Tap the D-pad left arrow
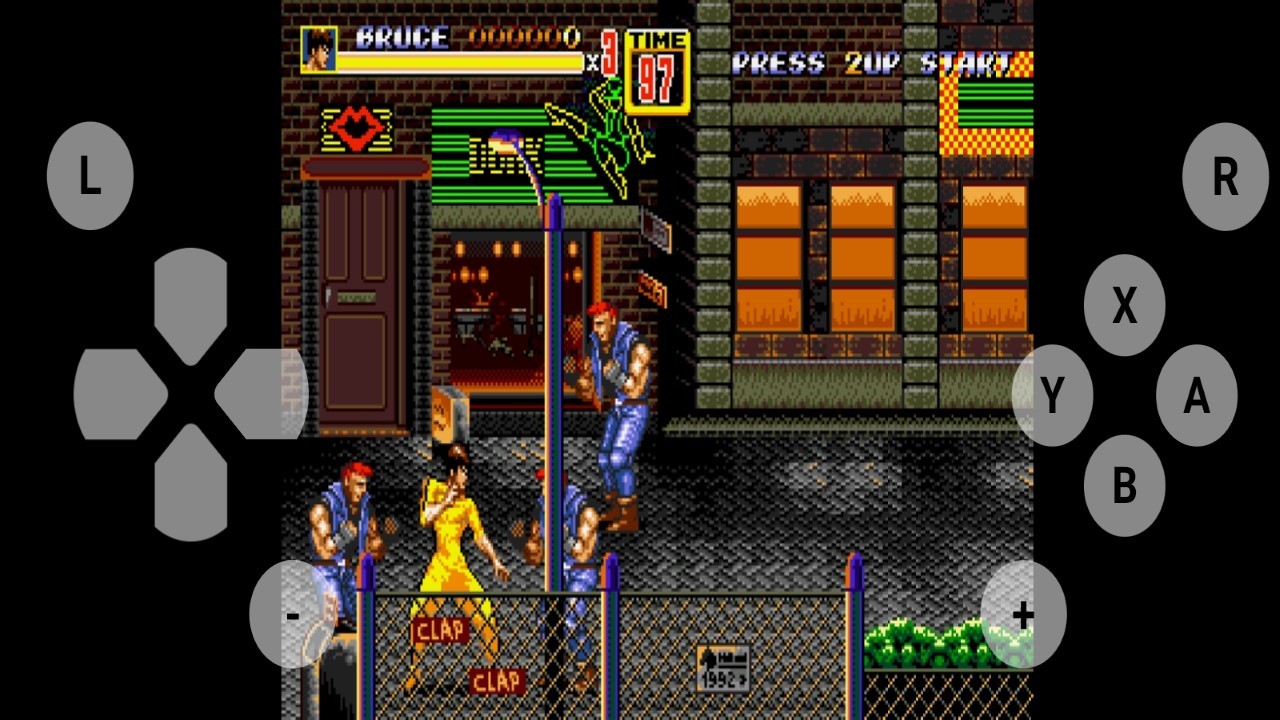The image size is (1280, 720). click(120, 394)
